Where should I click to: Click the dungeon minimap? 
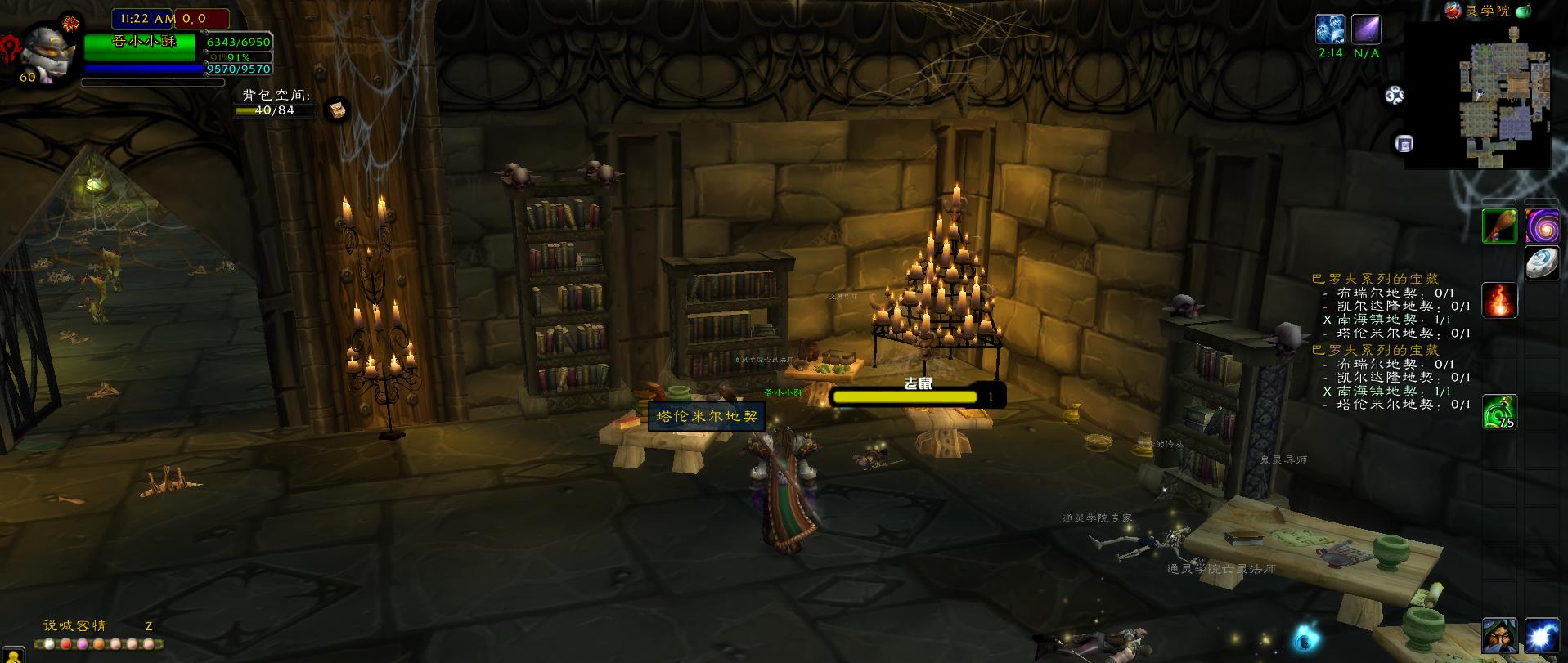pos(1489,96)
